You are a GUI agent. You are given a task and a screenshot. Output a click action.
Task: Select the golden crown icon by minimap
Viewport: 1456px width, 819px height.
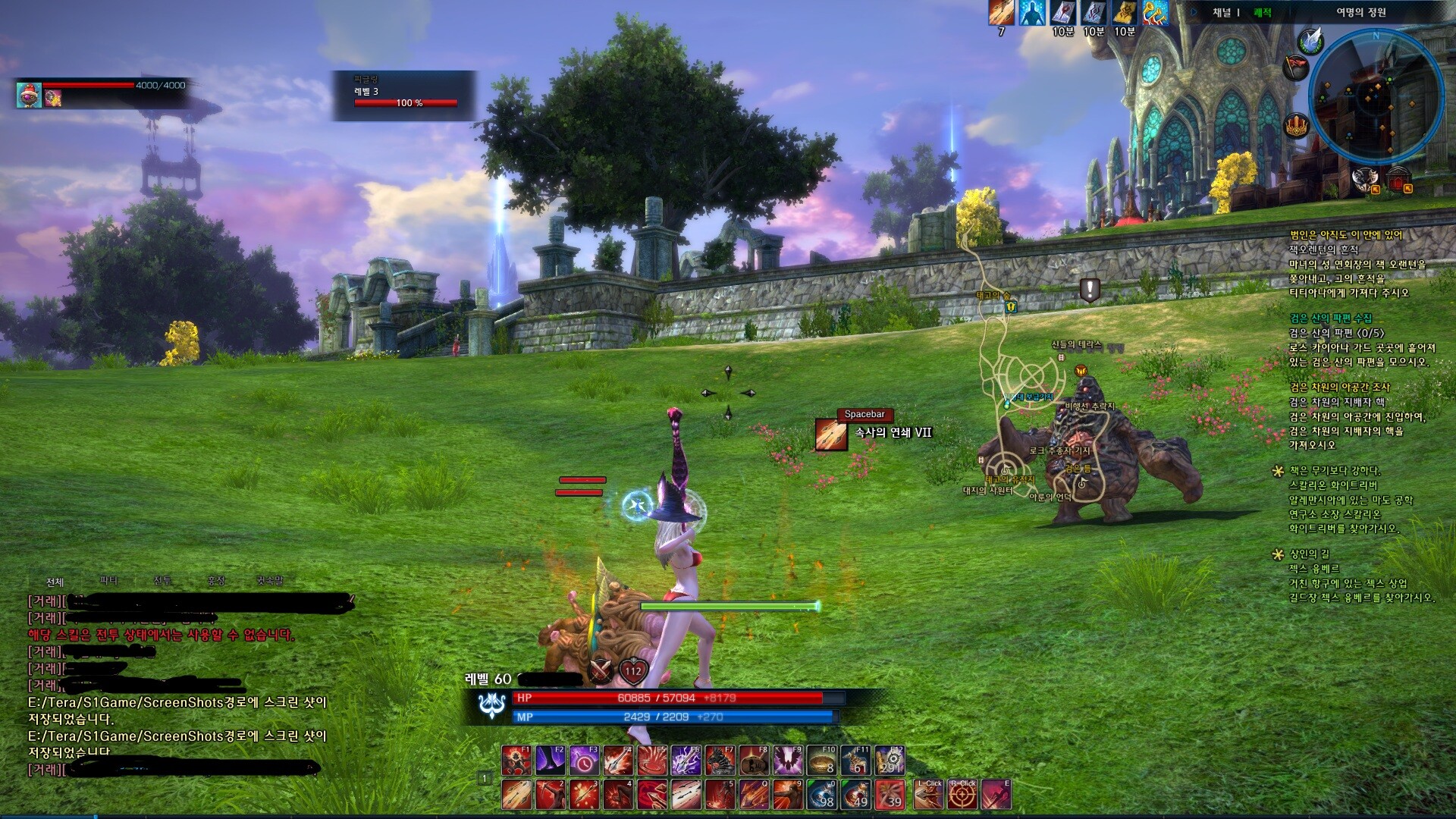point(1296,124)
